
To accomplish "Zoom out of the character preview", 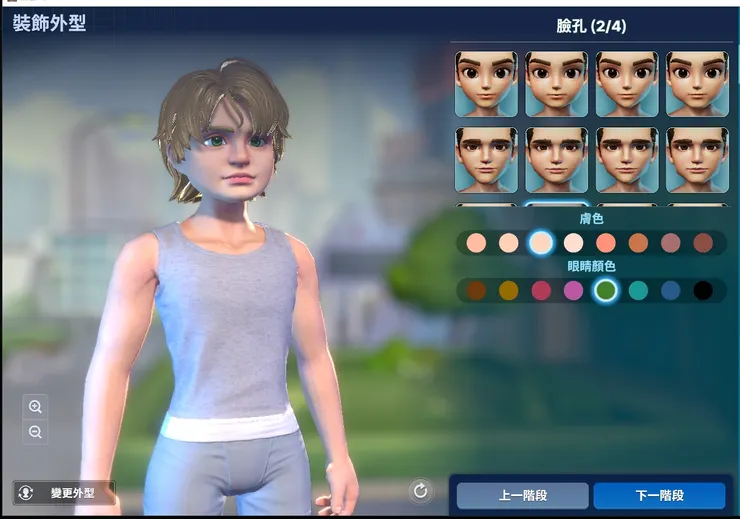I will (36, 432).
